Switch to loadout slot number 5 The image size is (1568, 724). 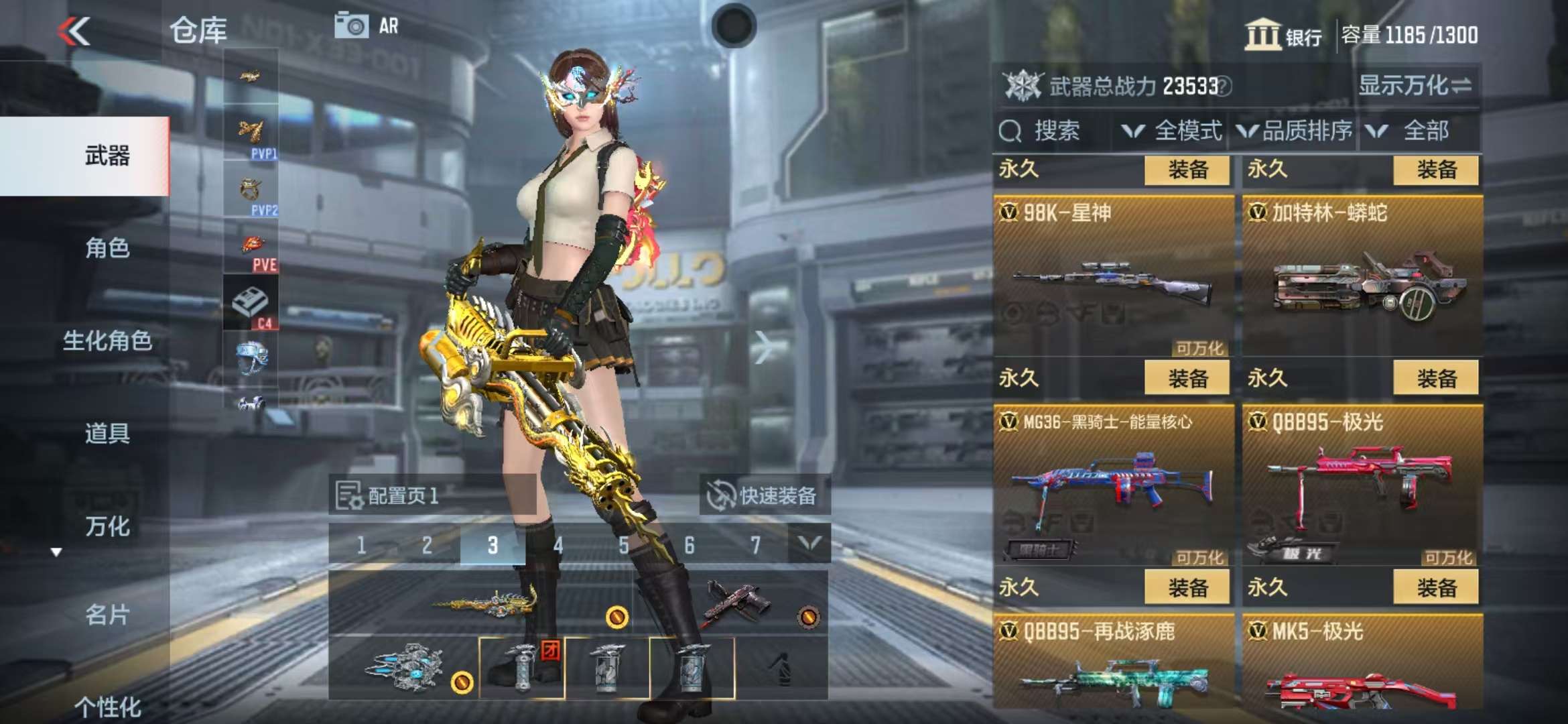pyautogui.click(x=623, y=545)
